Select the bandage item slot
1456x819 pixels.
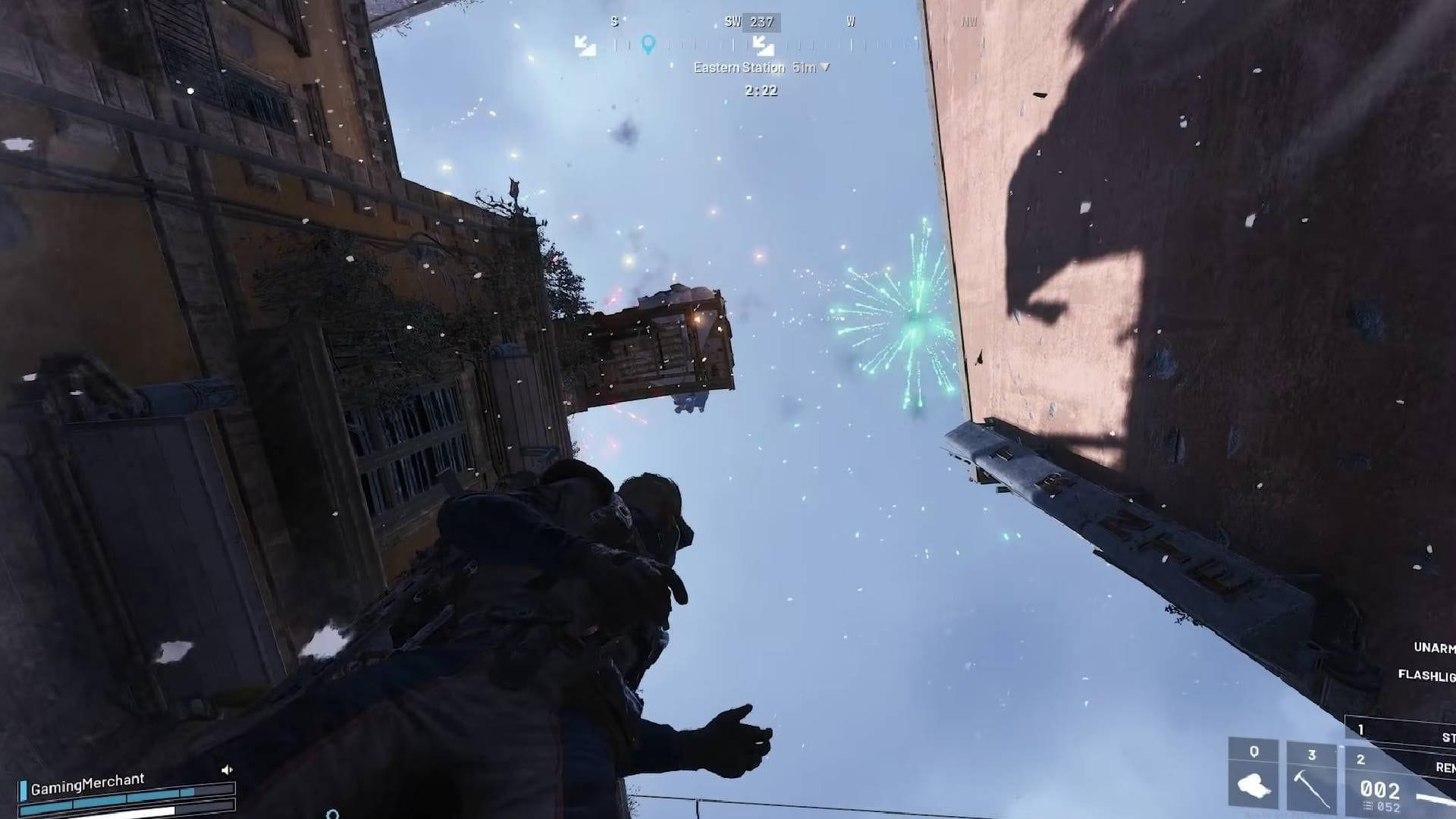click(x=1254, y=775)
